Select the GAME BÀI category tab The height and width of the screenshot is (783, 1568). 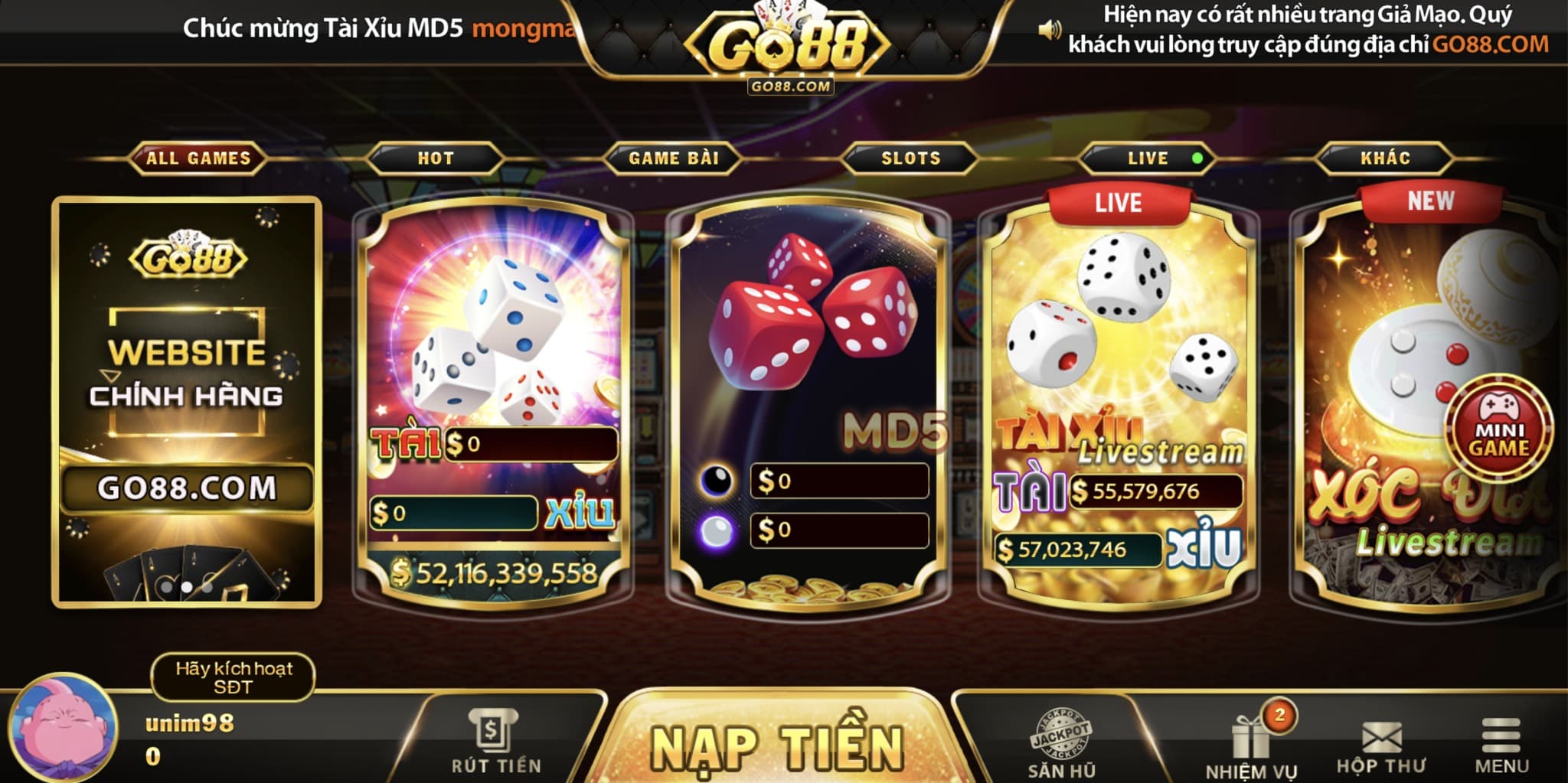coord(674,158)
